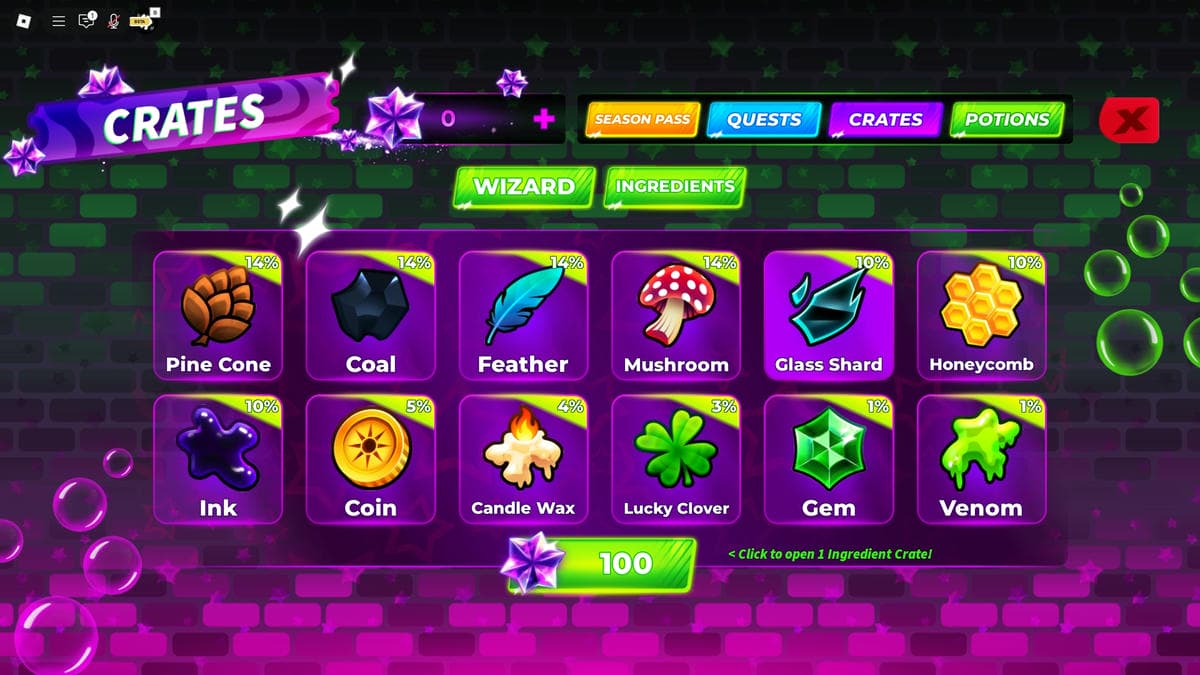Close the Crates window with red X
The image size is (1200, 675).
[x=1129, y=121]
